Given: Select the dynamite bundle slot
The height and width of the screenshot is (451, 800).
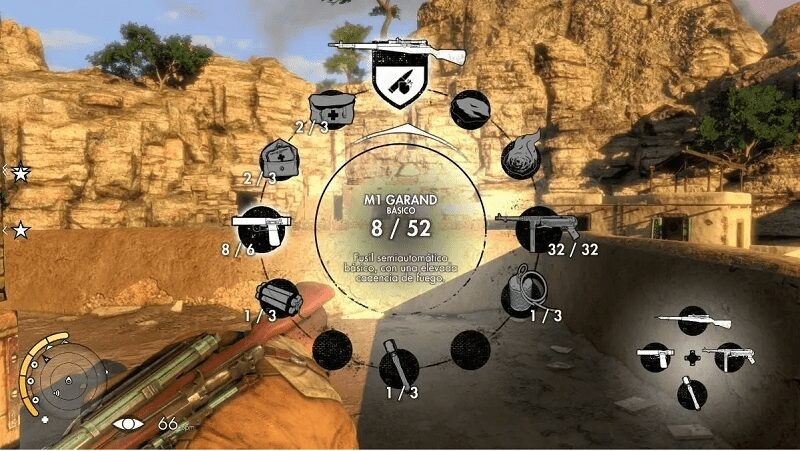Looking at the screenshot, I should pyautogui.click(x=273, y=297).
